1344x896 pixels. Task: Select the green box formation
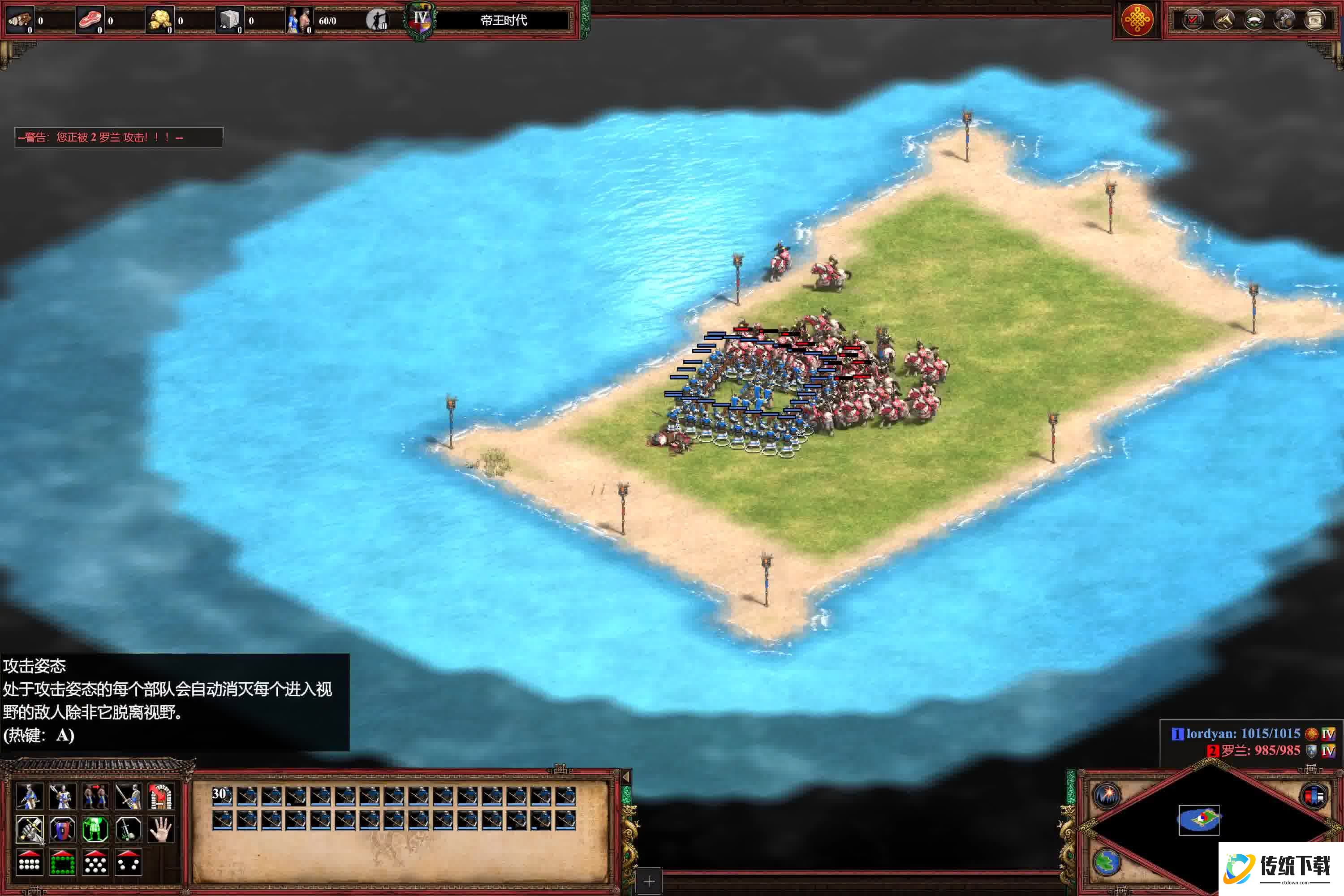[x=62, y=862]
